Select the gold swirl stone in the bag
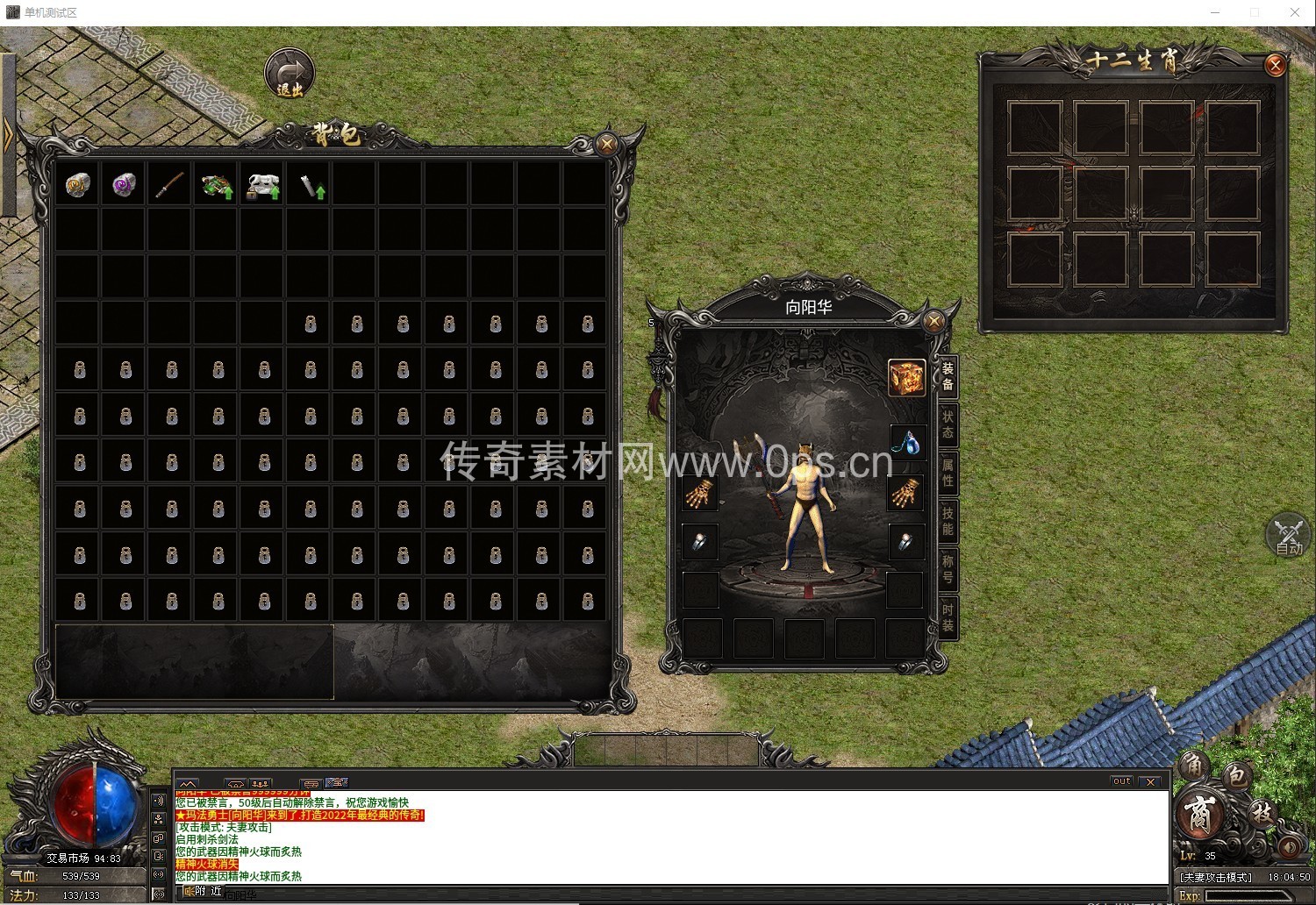 78,185
